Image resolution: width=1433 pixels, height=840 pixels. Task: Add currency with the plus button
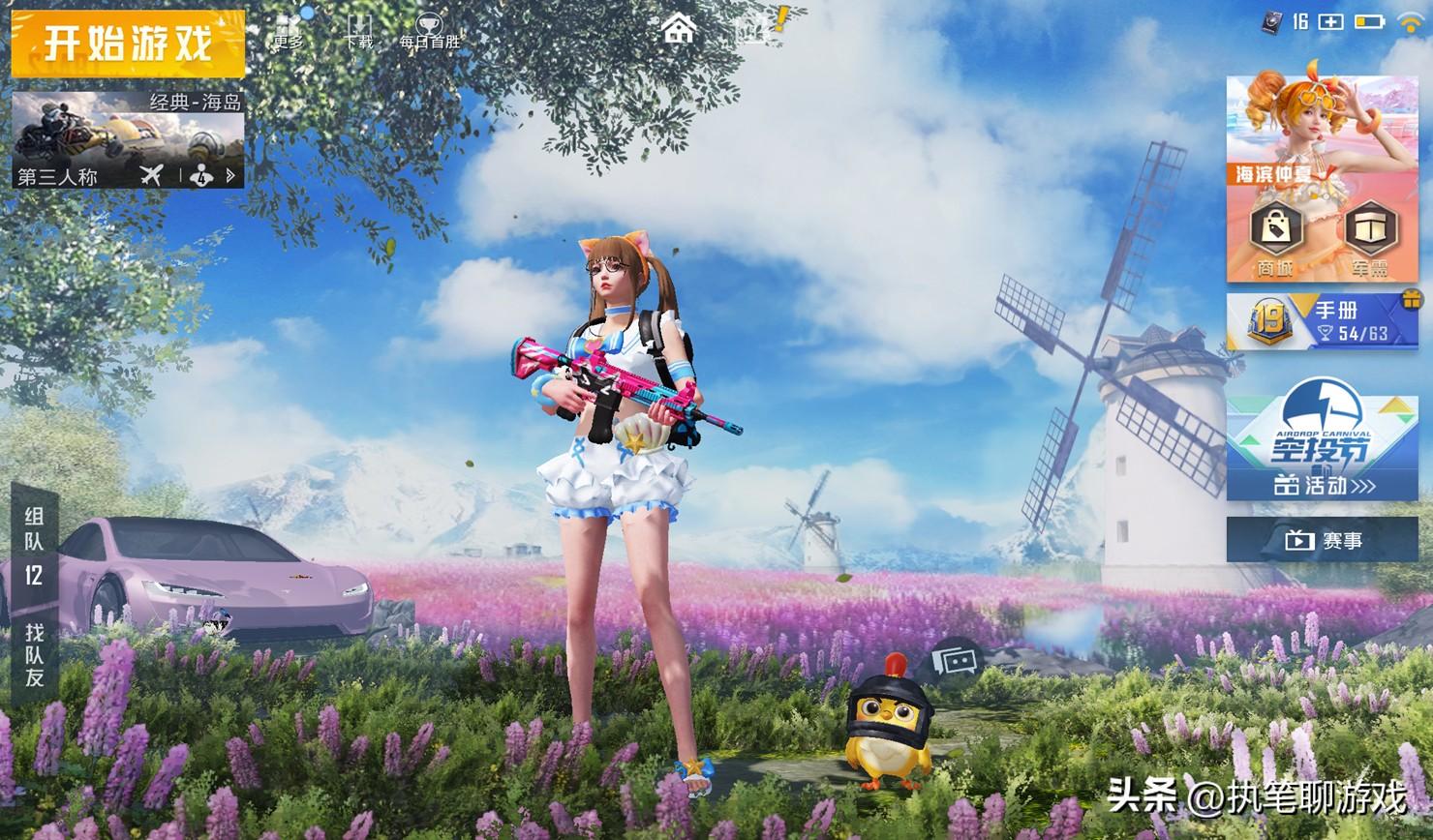1331,21
